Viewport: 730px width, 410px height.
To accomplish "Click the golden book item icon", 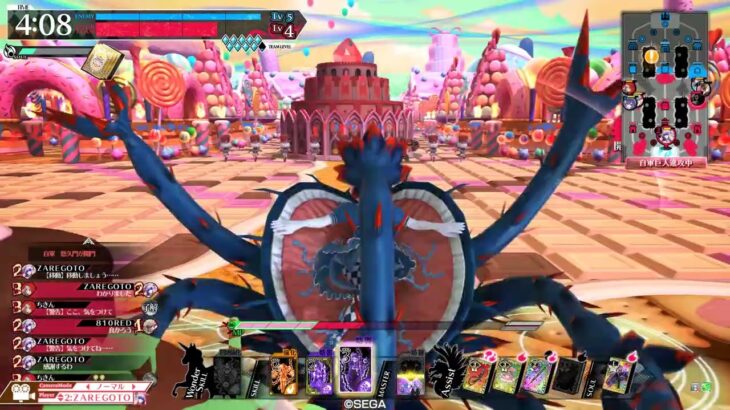I will [103, 63].
